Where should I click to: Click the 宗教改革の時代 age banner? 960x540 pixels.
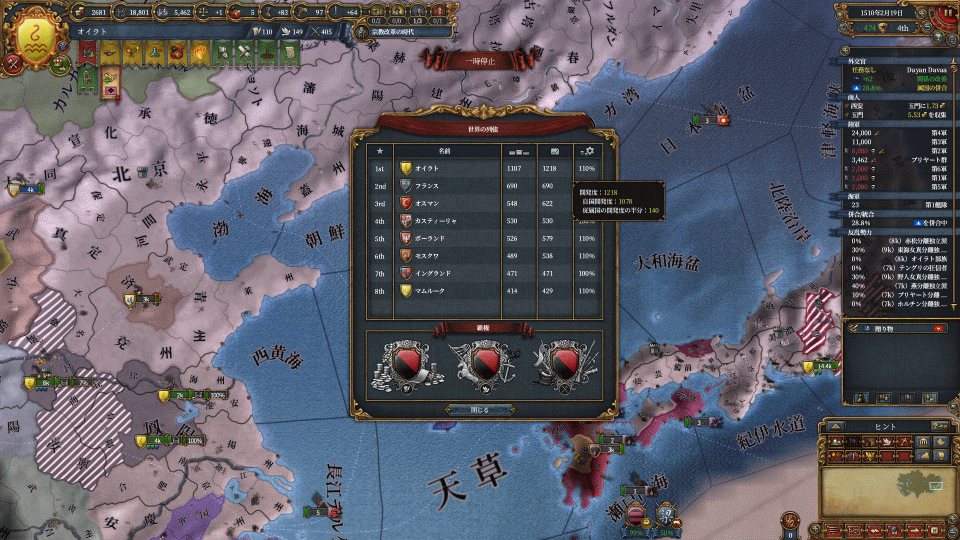pos(400,31)
